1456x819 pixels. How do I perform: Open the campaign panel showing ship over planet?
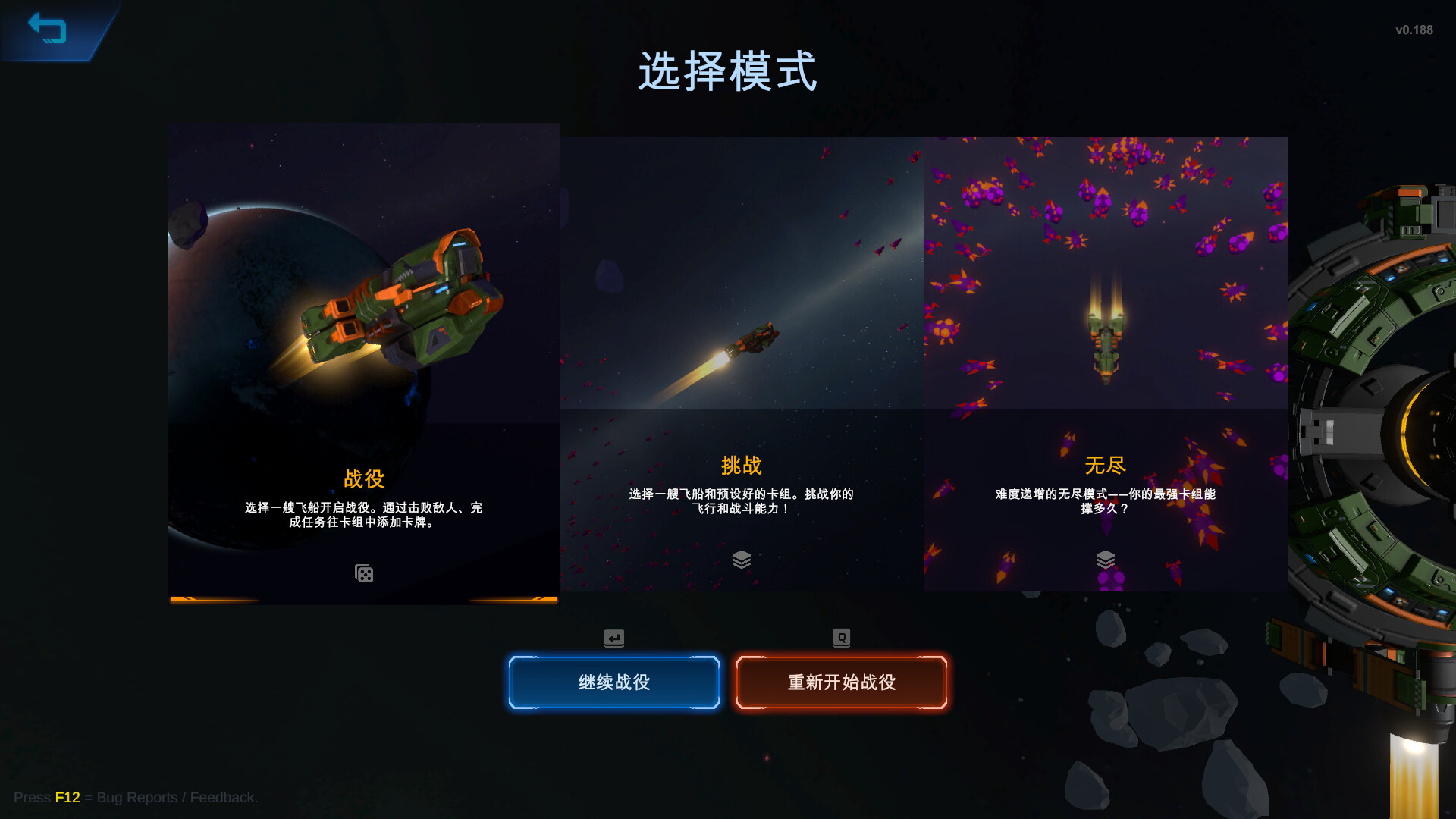tap(364, 303)
